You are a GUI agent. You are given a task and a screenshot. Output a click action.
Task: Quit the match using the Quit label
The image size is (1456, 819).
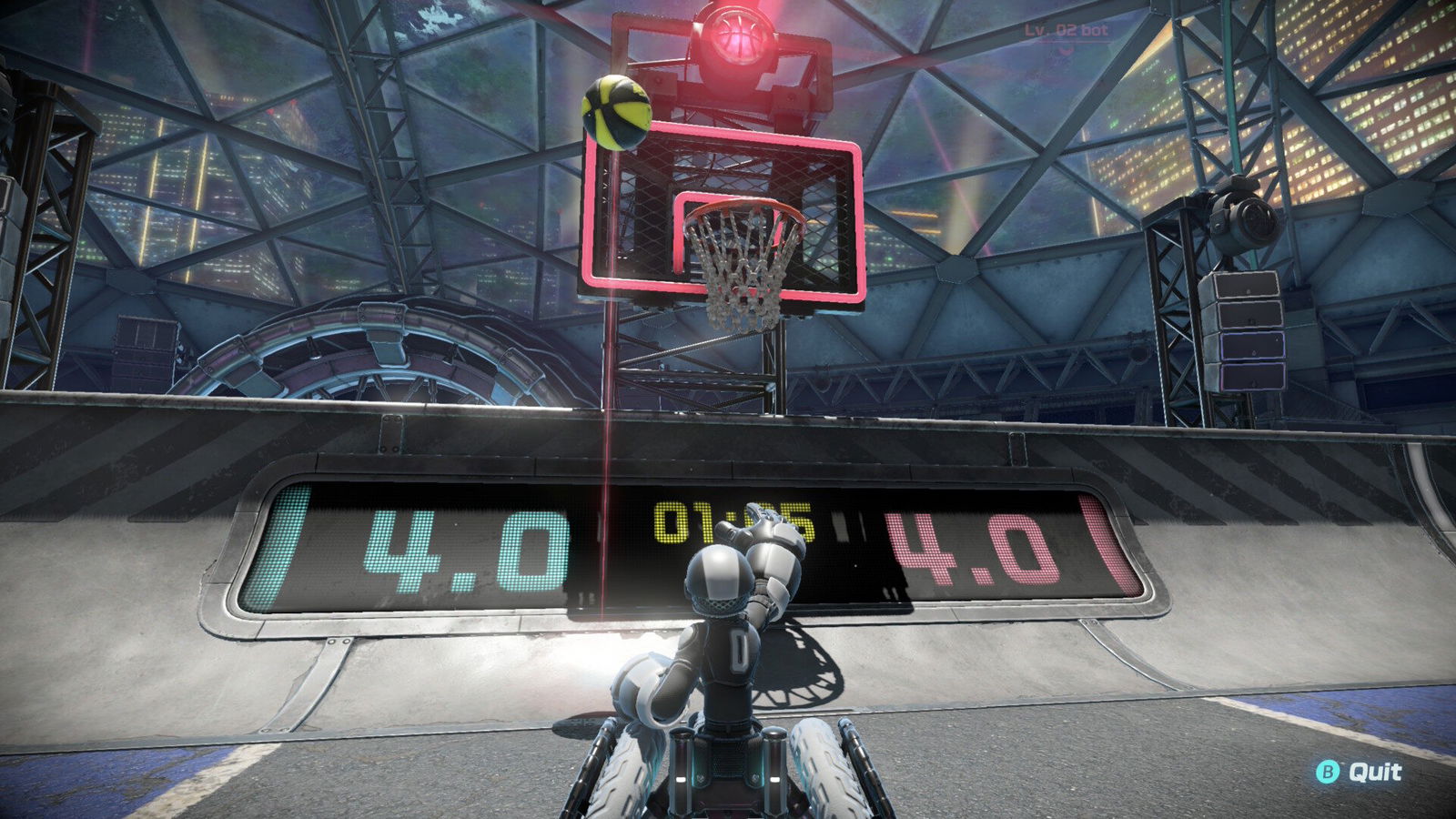[1374, 772]
